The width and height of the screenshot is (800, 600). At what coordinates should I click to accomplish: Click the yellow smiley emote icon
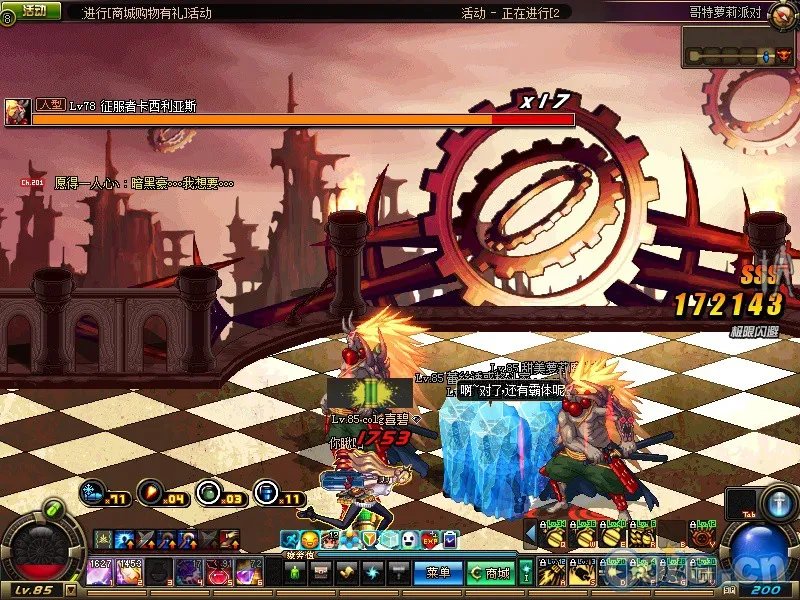(309, 540)
